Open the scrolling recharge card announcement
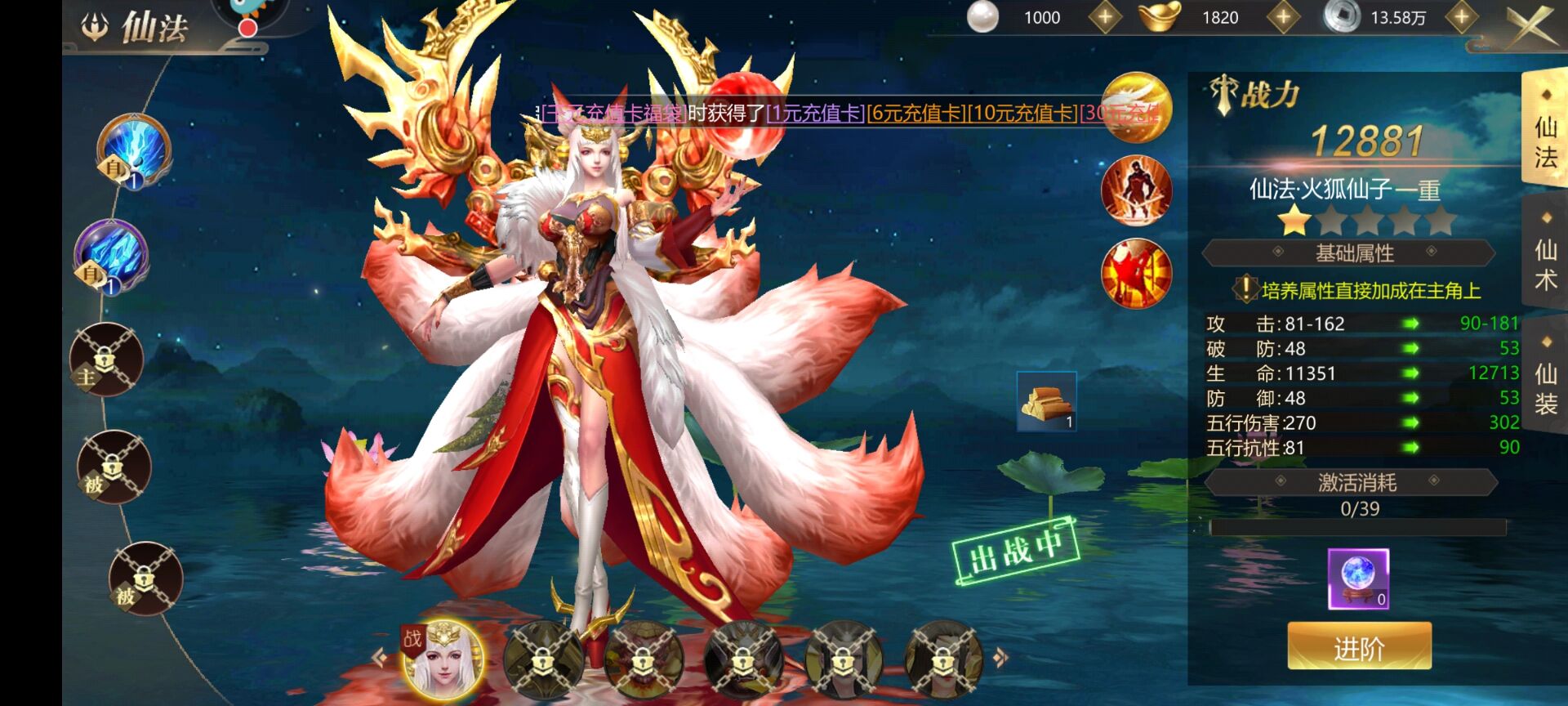This screenshot has height=706, width=1568. (849, 113)
